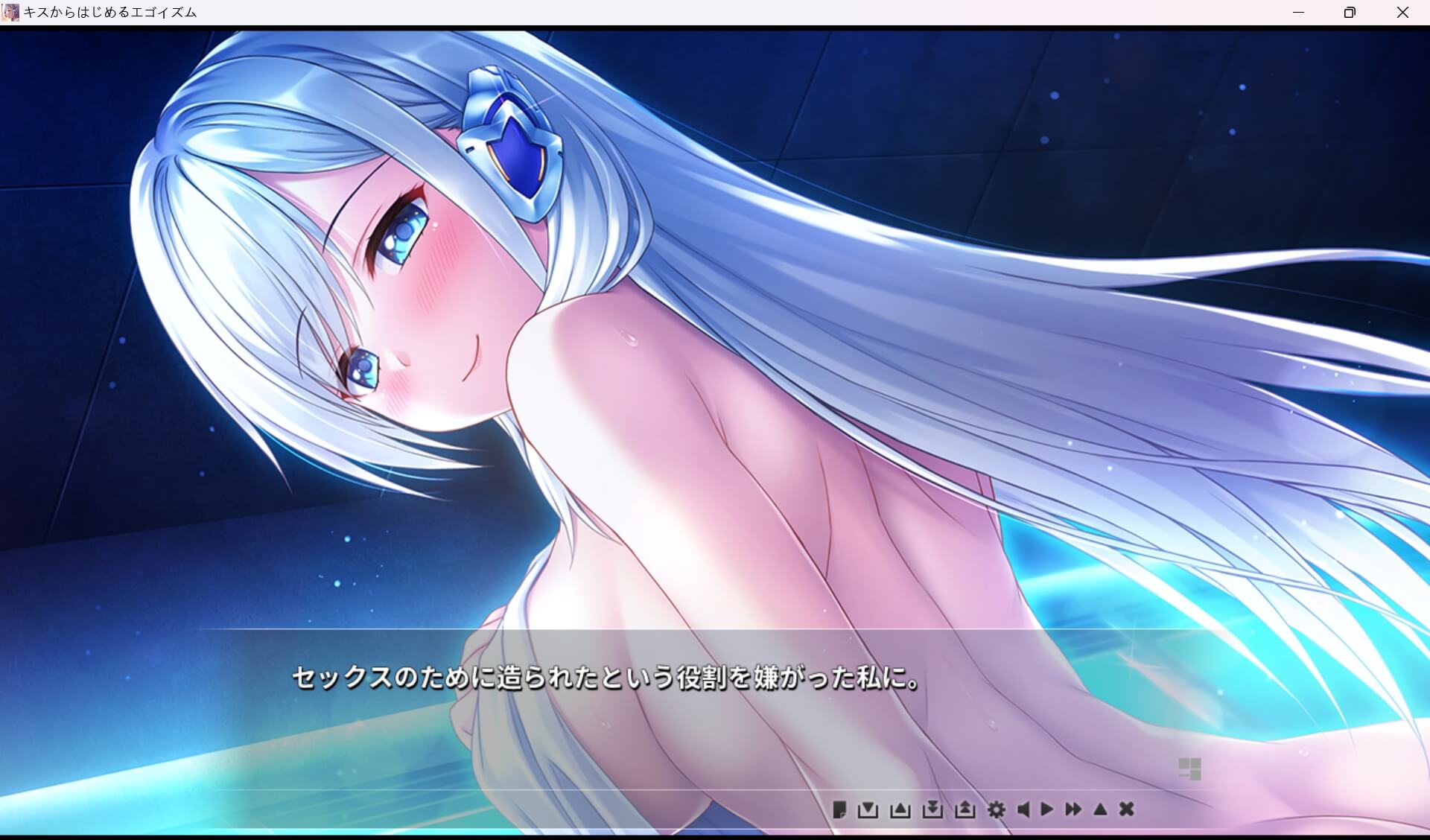Minimize the game window
Viewport: 1430px width, 840px height.
[1299, 12]
